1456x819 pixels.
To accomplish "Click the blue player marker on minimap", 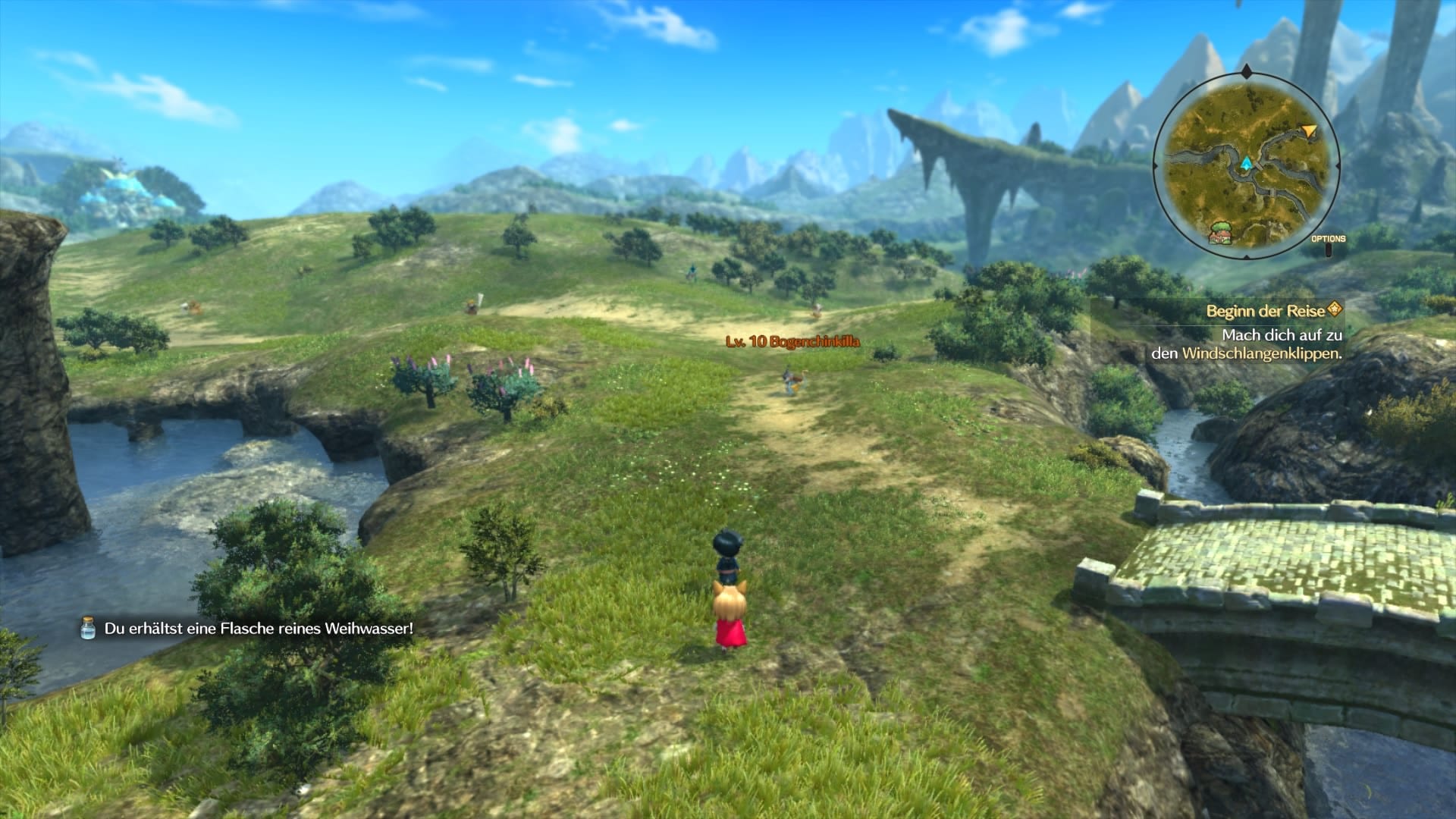I will click(1246, 162).
